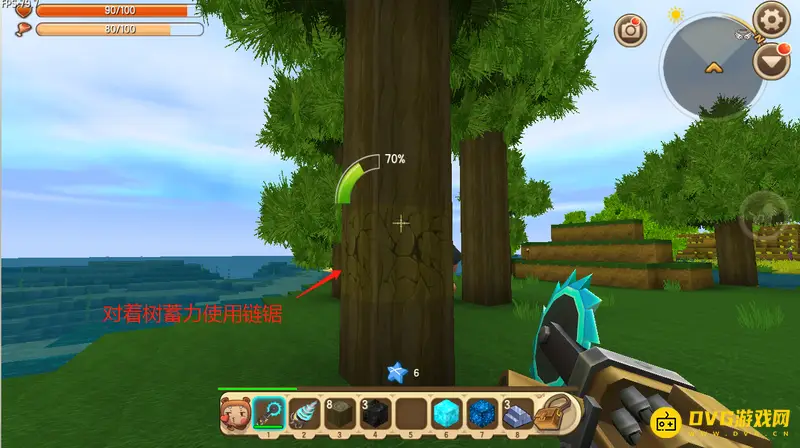Pick the light cyan diamond block slot
The width and height of the screenshot is (800, 448).
click(x=444, y=413)
